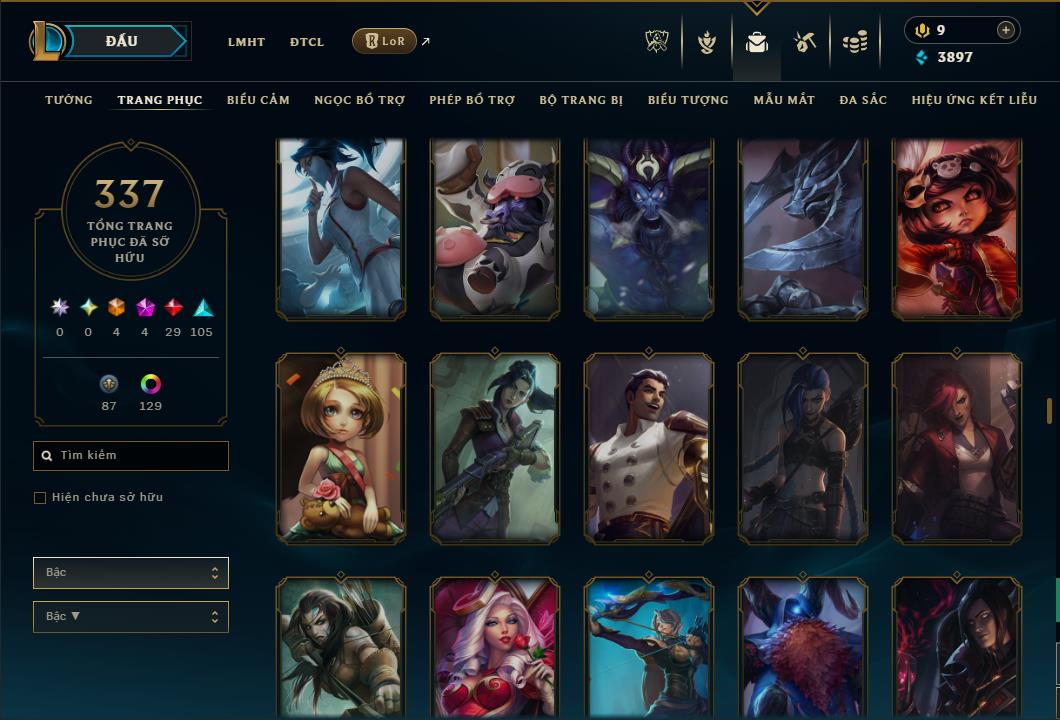The image size is (1060, 720).
Task: Open the coin stack store icon
Action: pos(854,42)
